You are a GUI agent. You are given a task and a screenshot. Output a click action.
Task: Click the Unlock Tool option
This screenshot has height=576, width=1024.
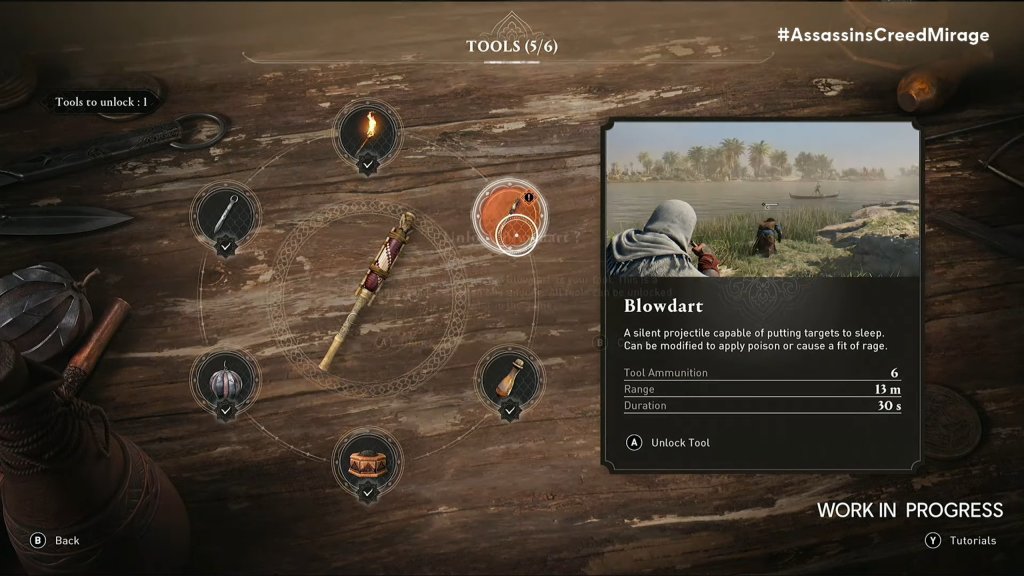[x=669, y=442]
